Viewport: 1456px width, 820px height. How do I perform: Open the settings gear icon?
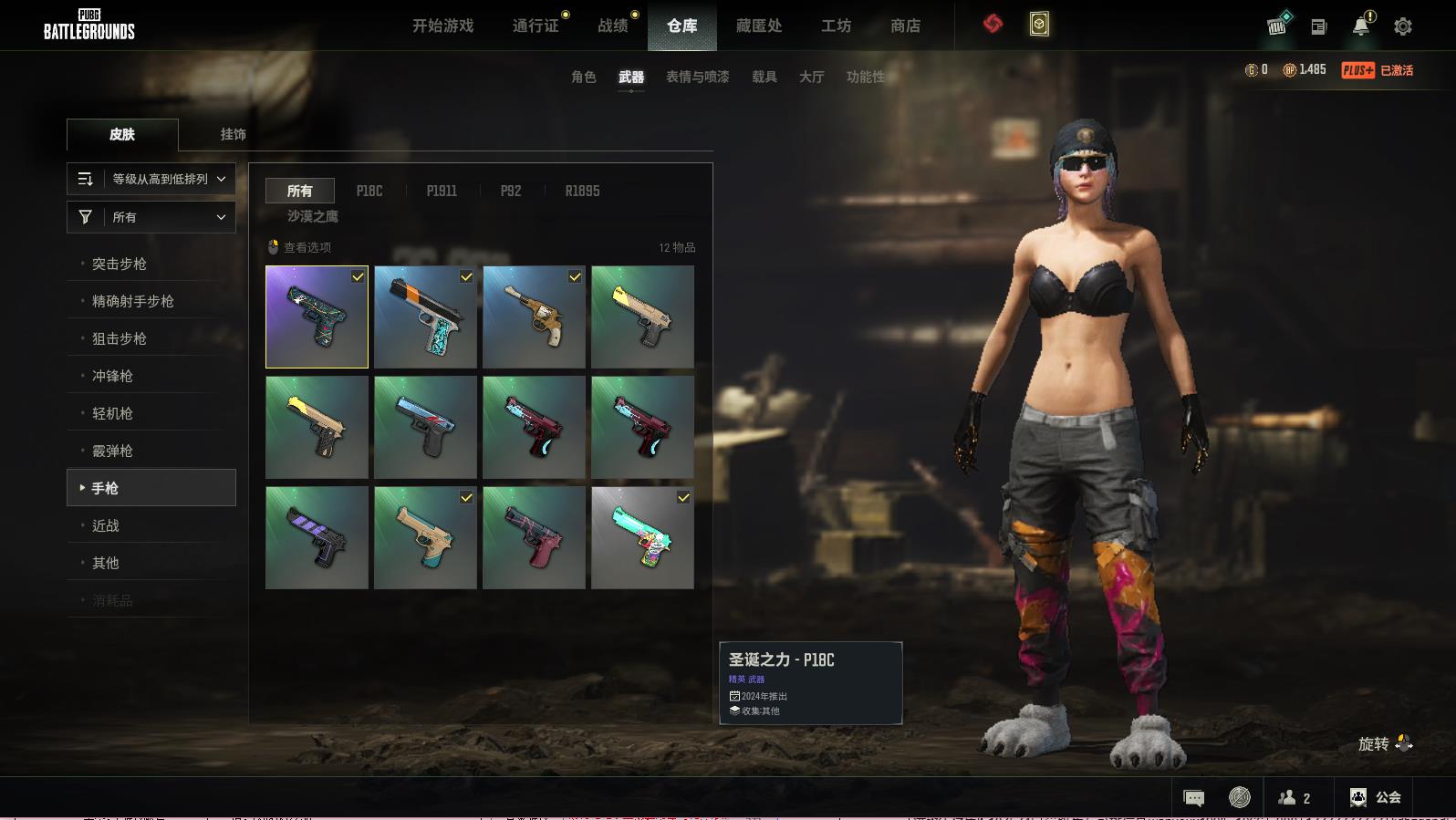click(1403, 26)
